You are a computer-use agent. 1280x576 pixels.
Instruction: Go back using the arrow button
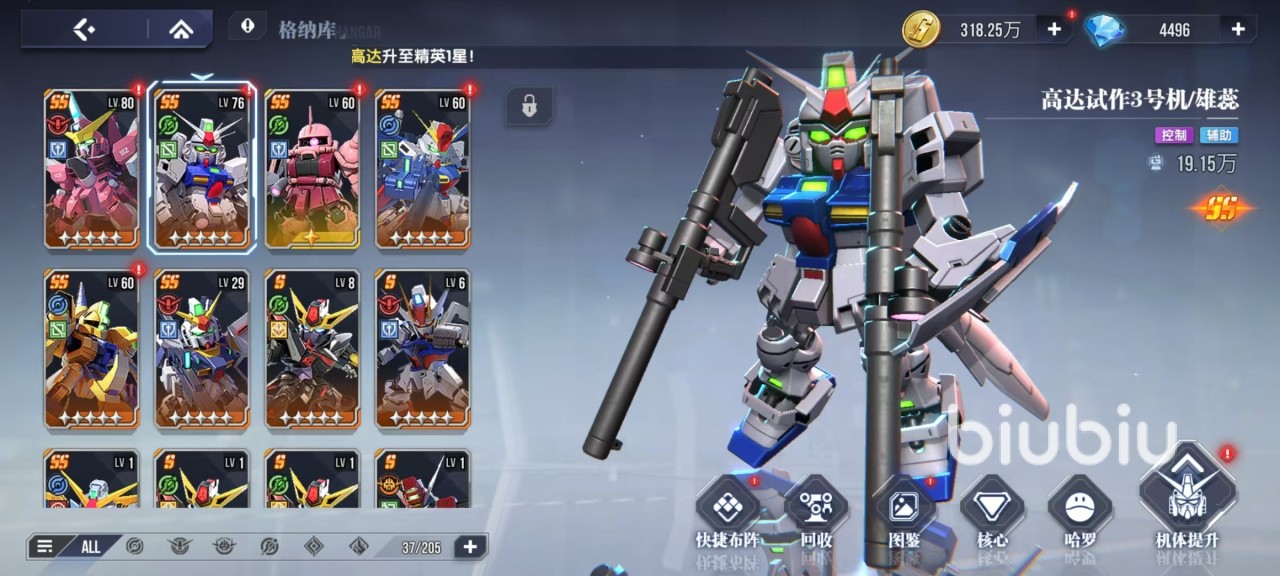pos(84,29)
